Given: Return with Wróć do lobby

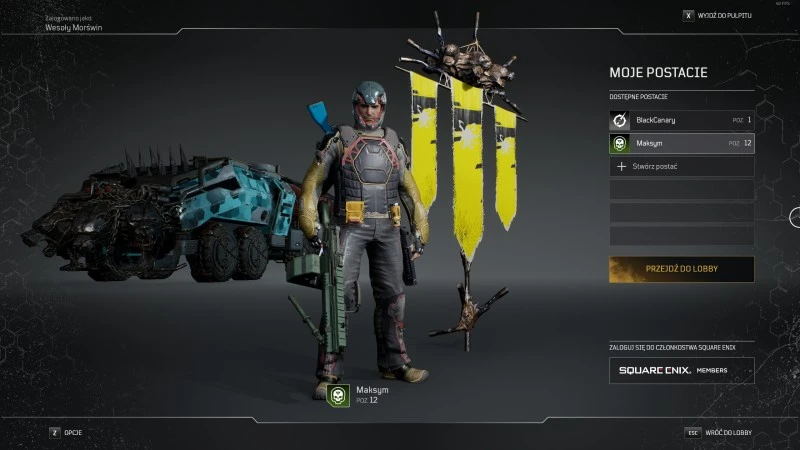Looking at the screenshot, I should [718, 432].
